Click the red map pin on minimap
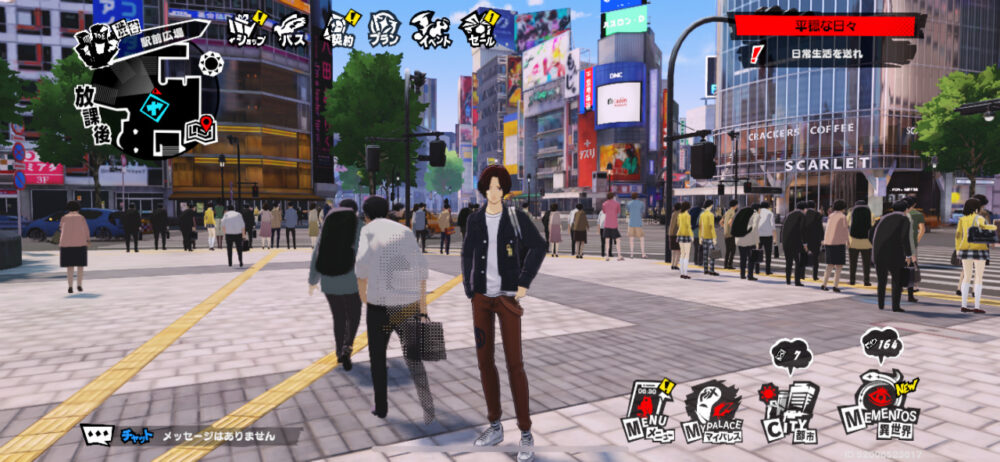The height and width of the screenshot is (462, 1000). [x=205, y=125]
